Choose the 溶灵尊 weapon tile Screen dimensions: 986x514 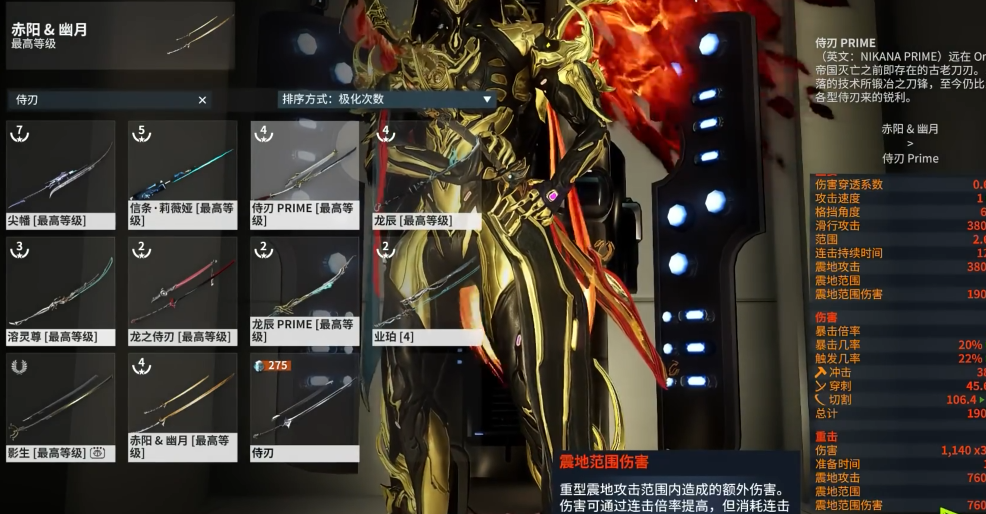[61, 291]
